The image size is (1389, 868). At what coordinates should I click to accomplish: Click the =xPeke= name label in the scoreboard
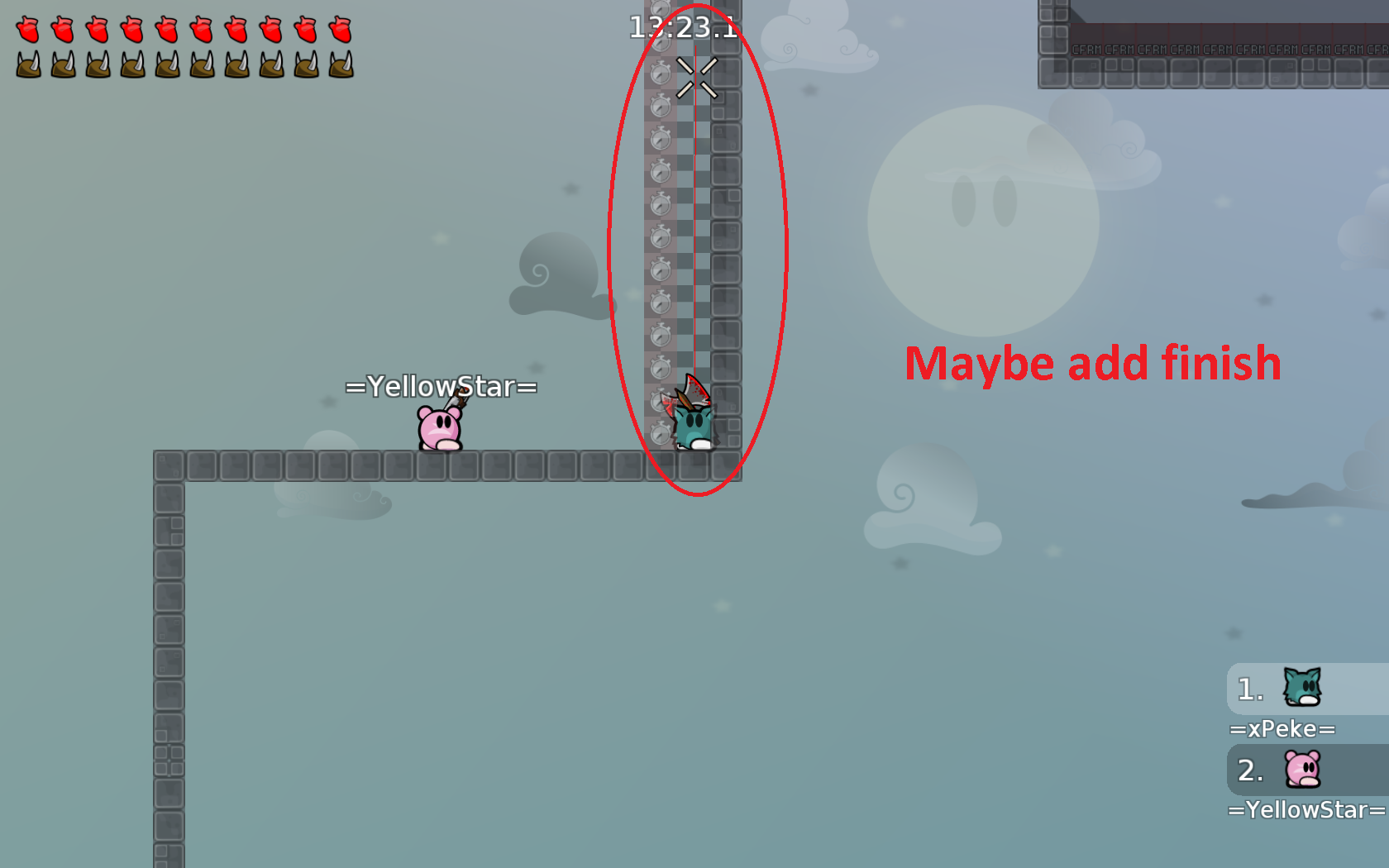1282,729
